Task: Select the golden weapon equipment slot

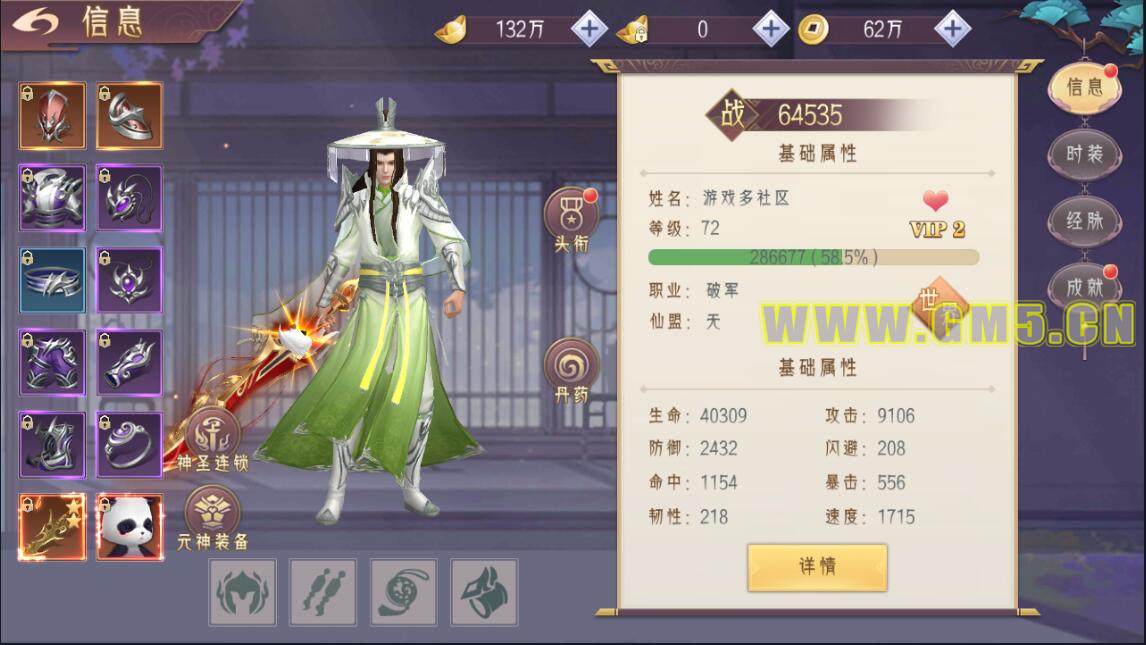Action: coord(52,527)
